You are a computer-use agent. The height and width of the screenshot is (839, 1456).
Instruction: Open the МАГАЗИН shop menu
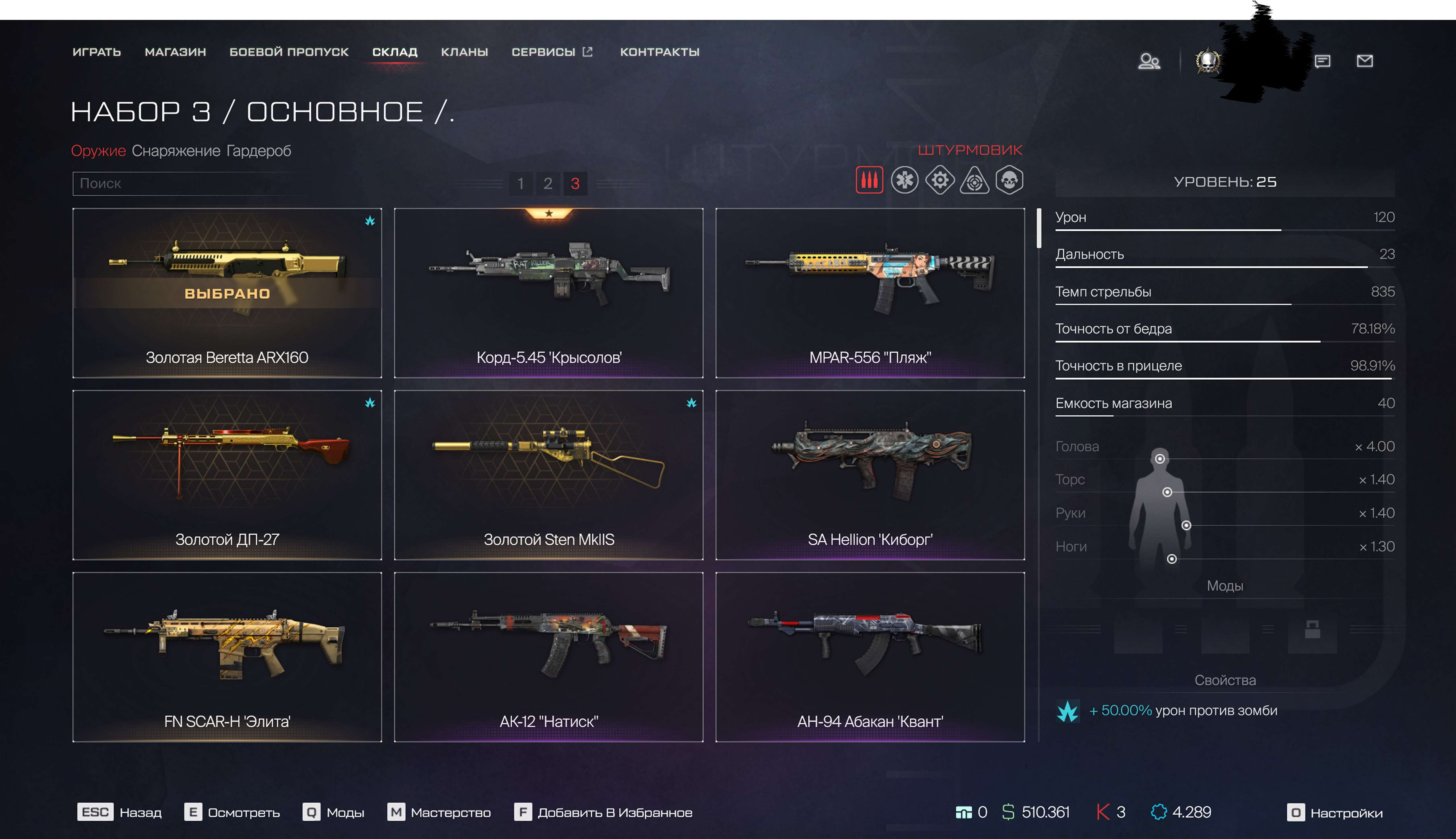pyautogui.click(x=175, y=52)
